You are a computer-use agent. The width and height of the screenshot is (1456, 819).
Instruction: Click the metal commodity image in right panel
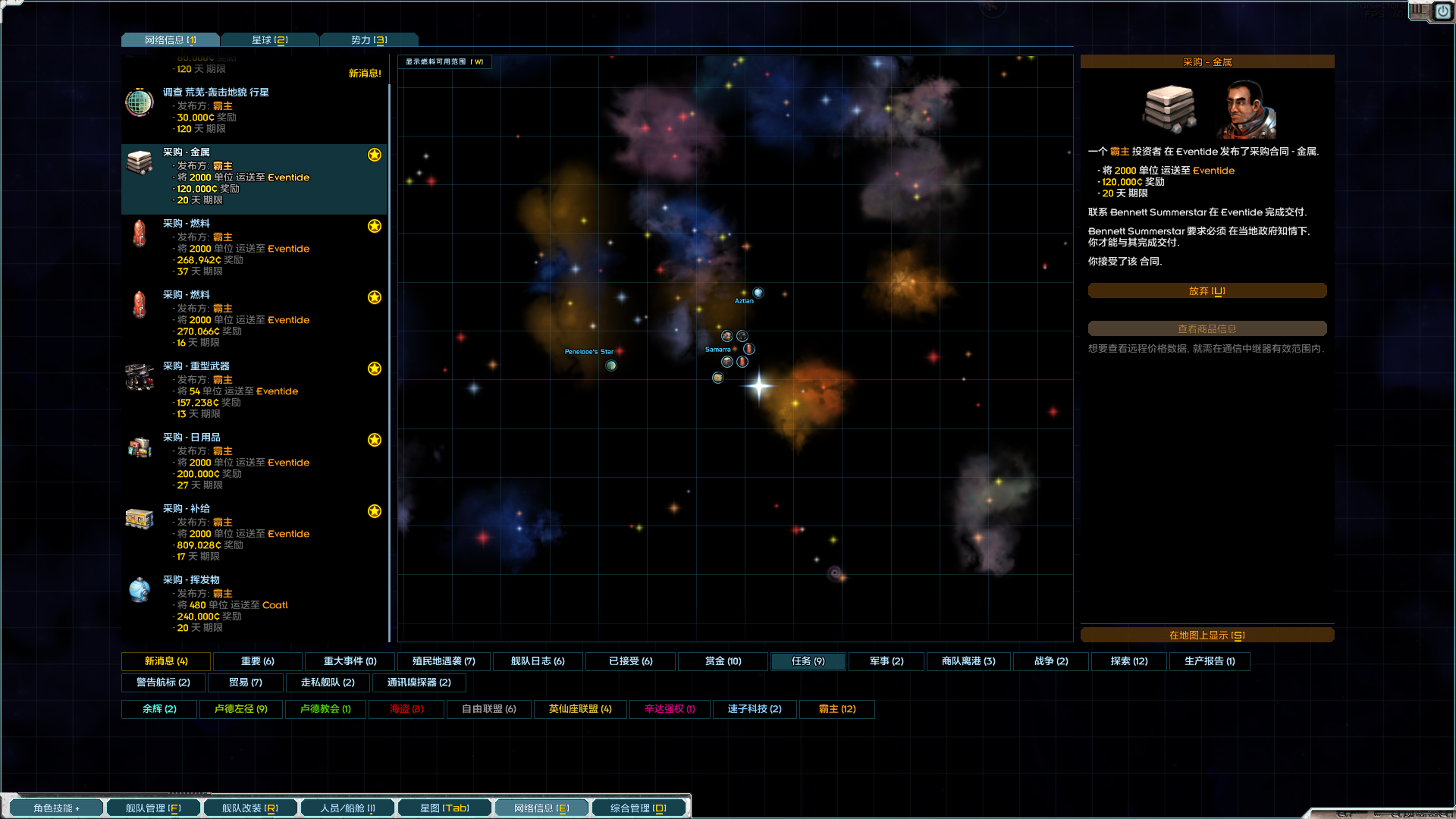pos(1169,110)
